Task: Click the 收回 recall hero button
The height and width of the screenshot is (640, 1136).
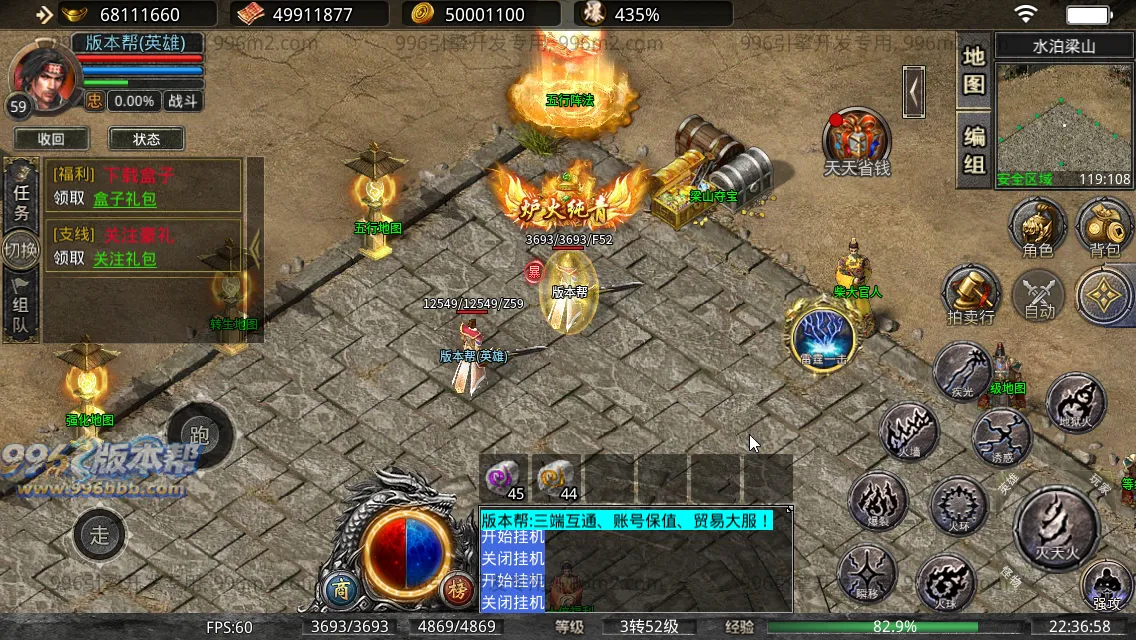Action: (51, 139)
